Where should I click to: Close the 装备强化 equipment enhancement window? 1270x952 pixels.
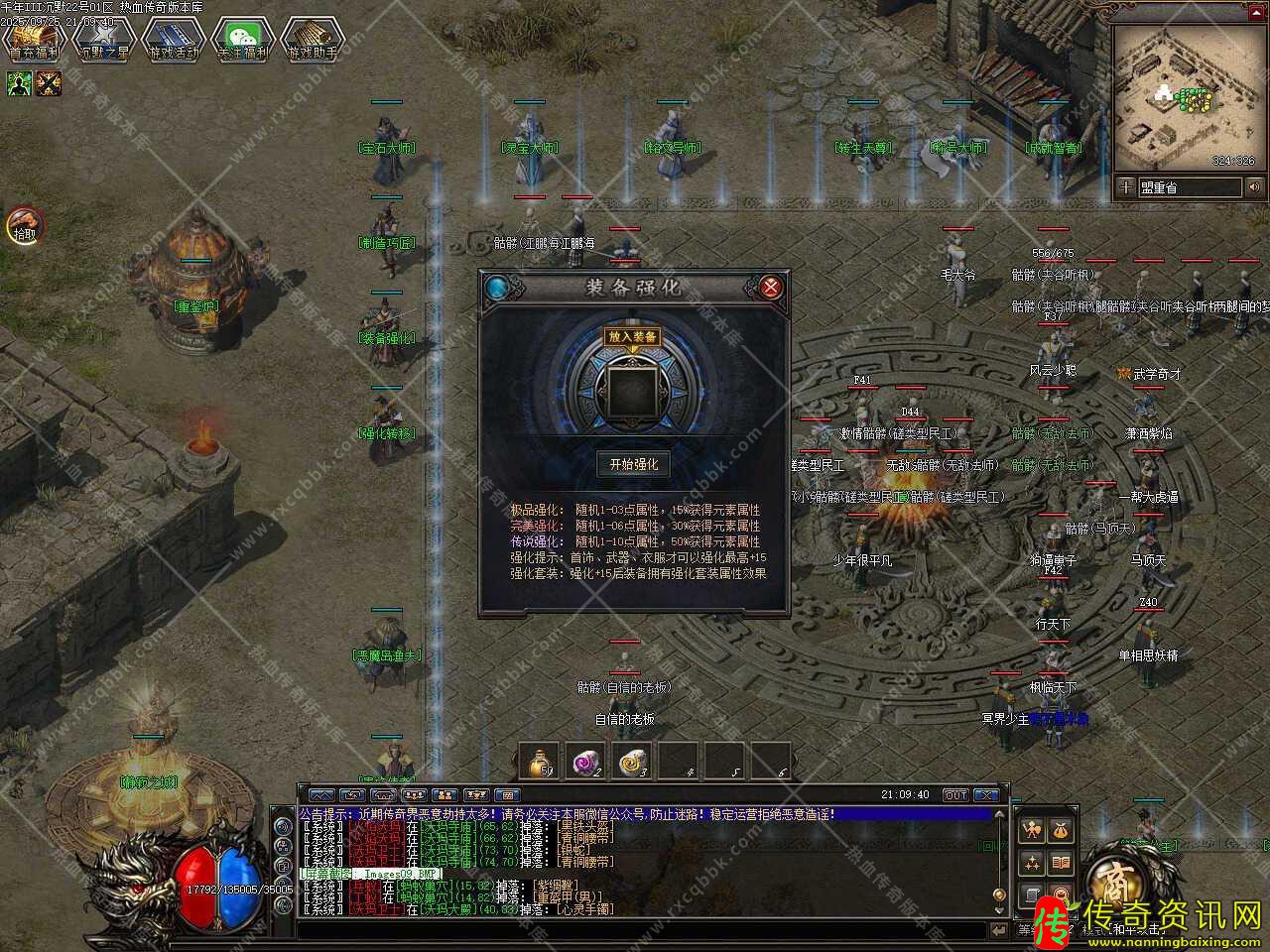pos(770,288)
